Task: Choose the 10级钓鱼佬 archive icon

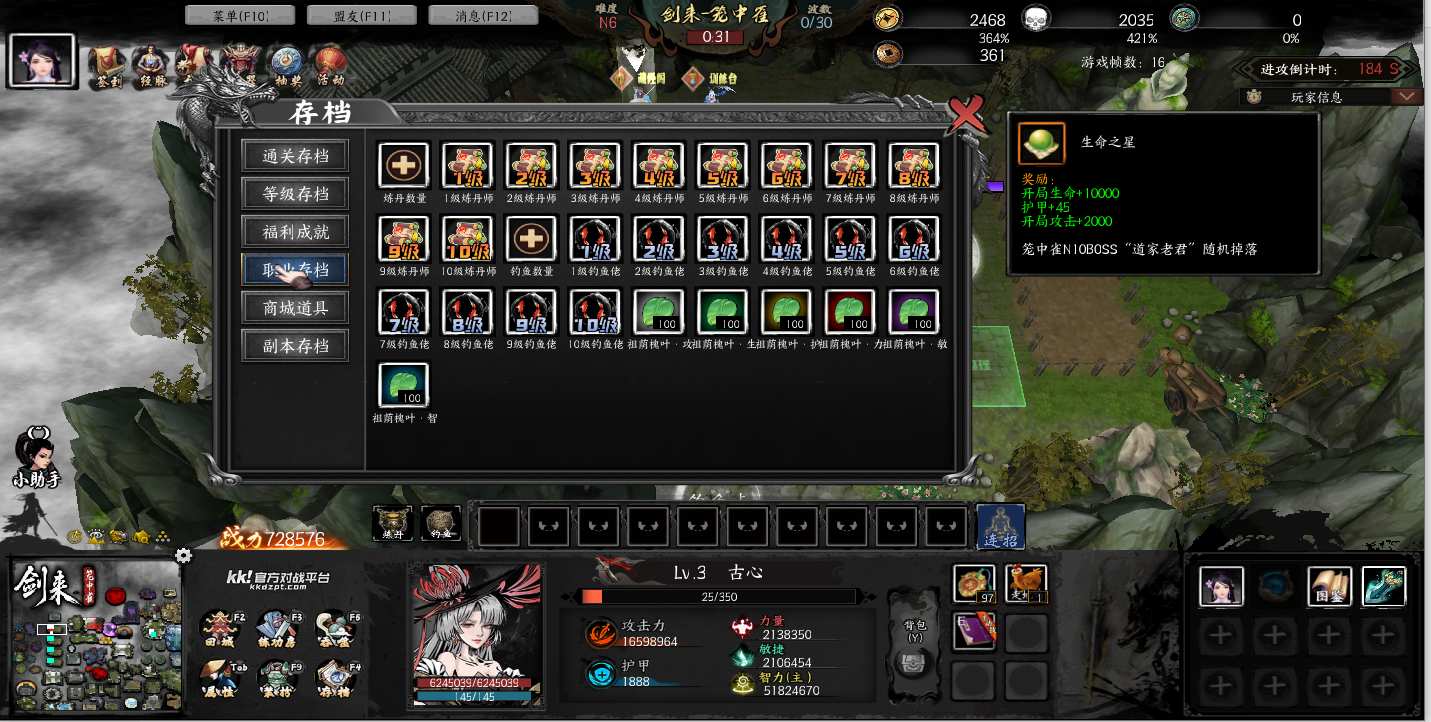Action: [595, 312]
